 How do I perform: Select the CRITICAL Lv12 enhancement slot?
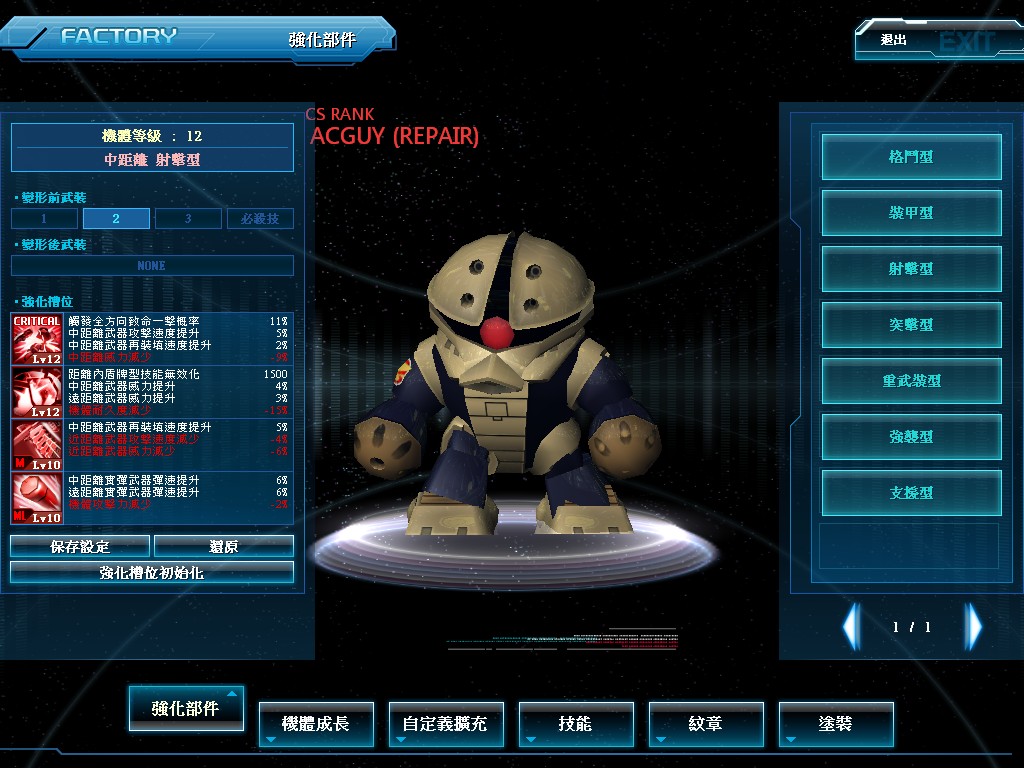[37, 340]
